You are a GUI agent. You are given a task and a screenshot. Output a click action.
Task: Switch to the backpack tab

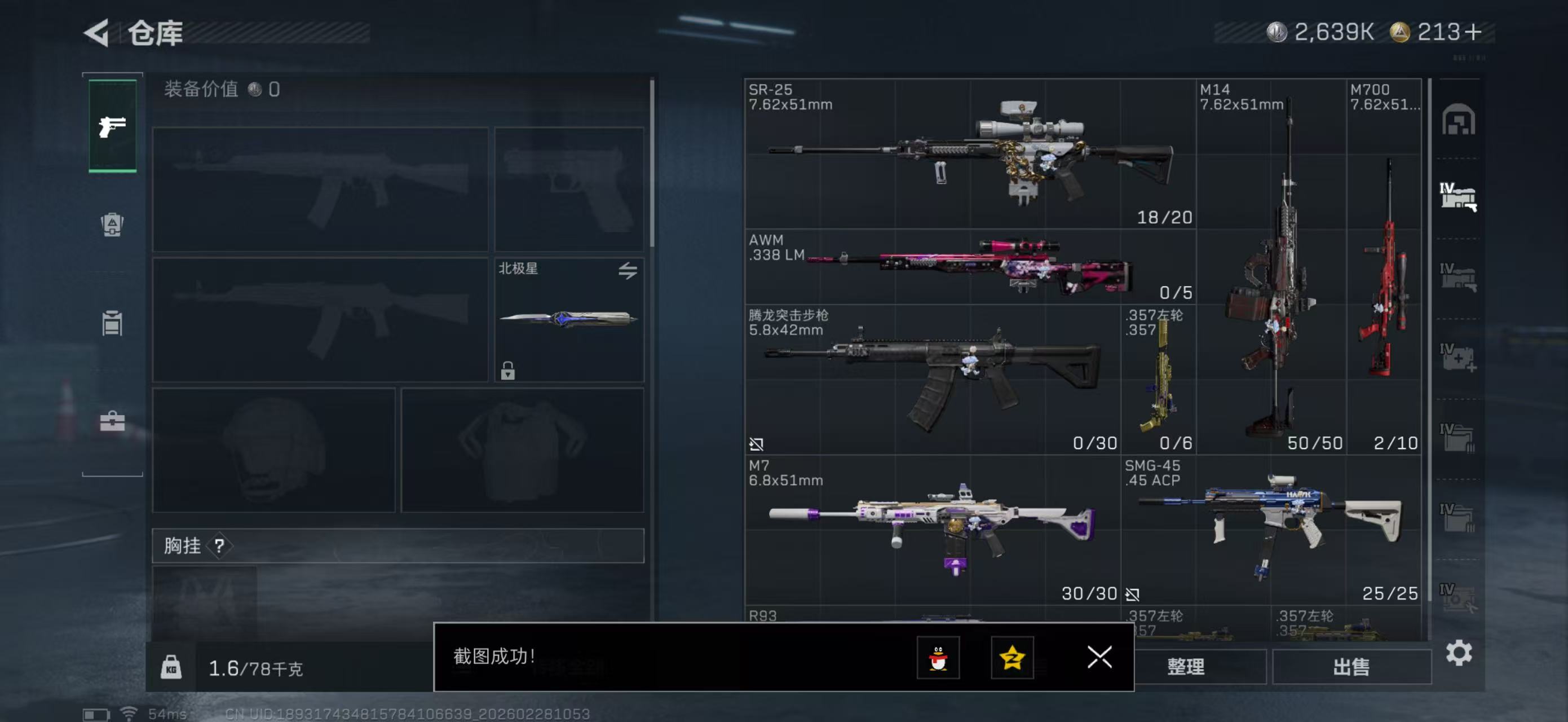112,224
